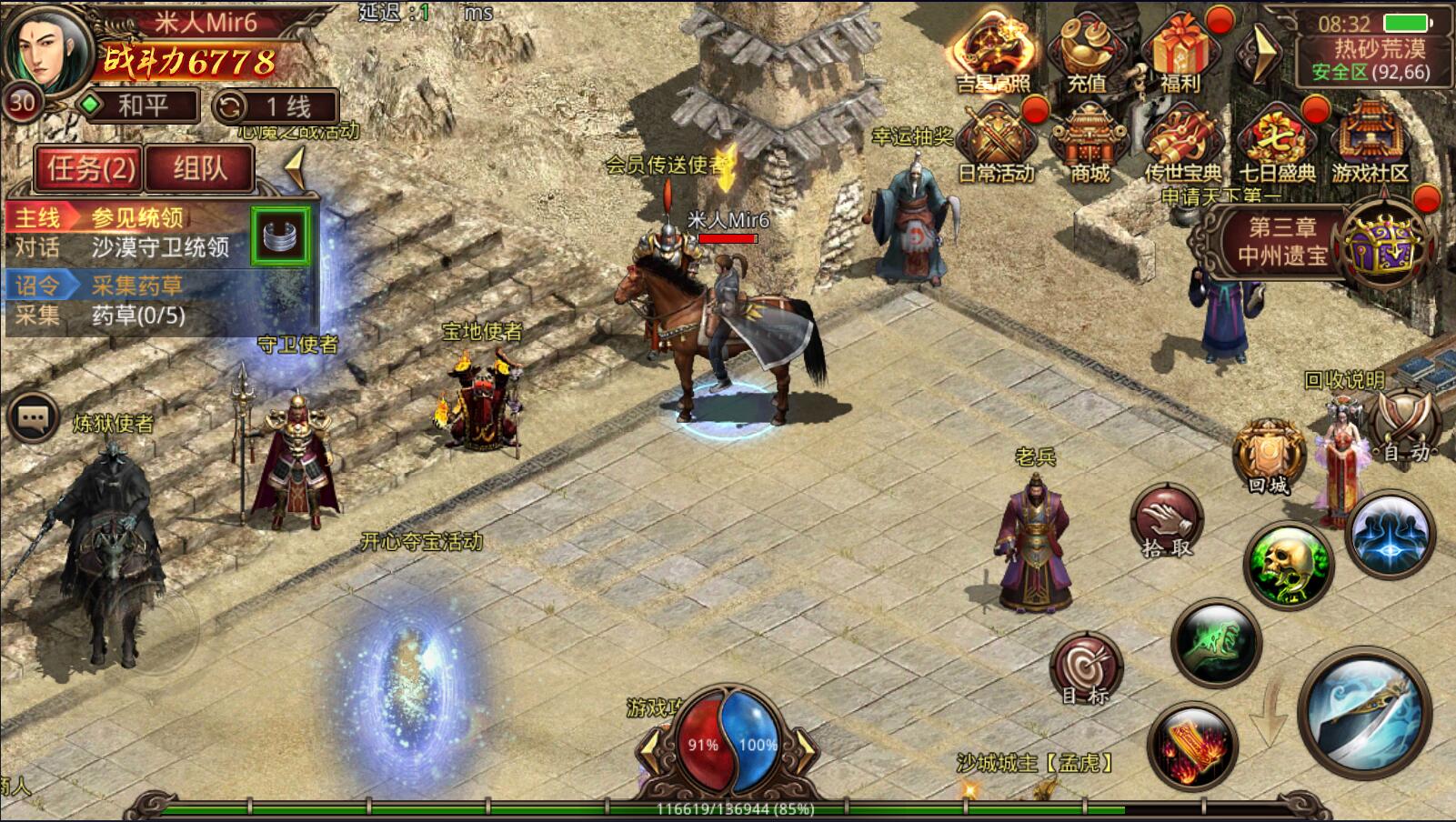Switch to the 组队 team tab
Image resolution: width=1456 pixels, height=822 pixels.
[x=199, y=168]
